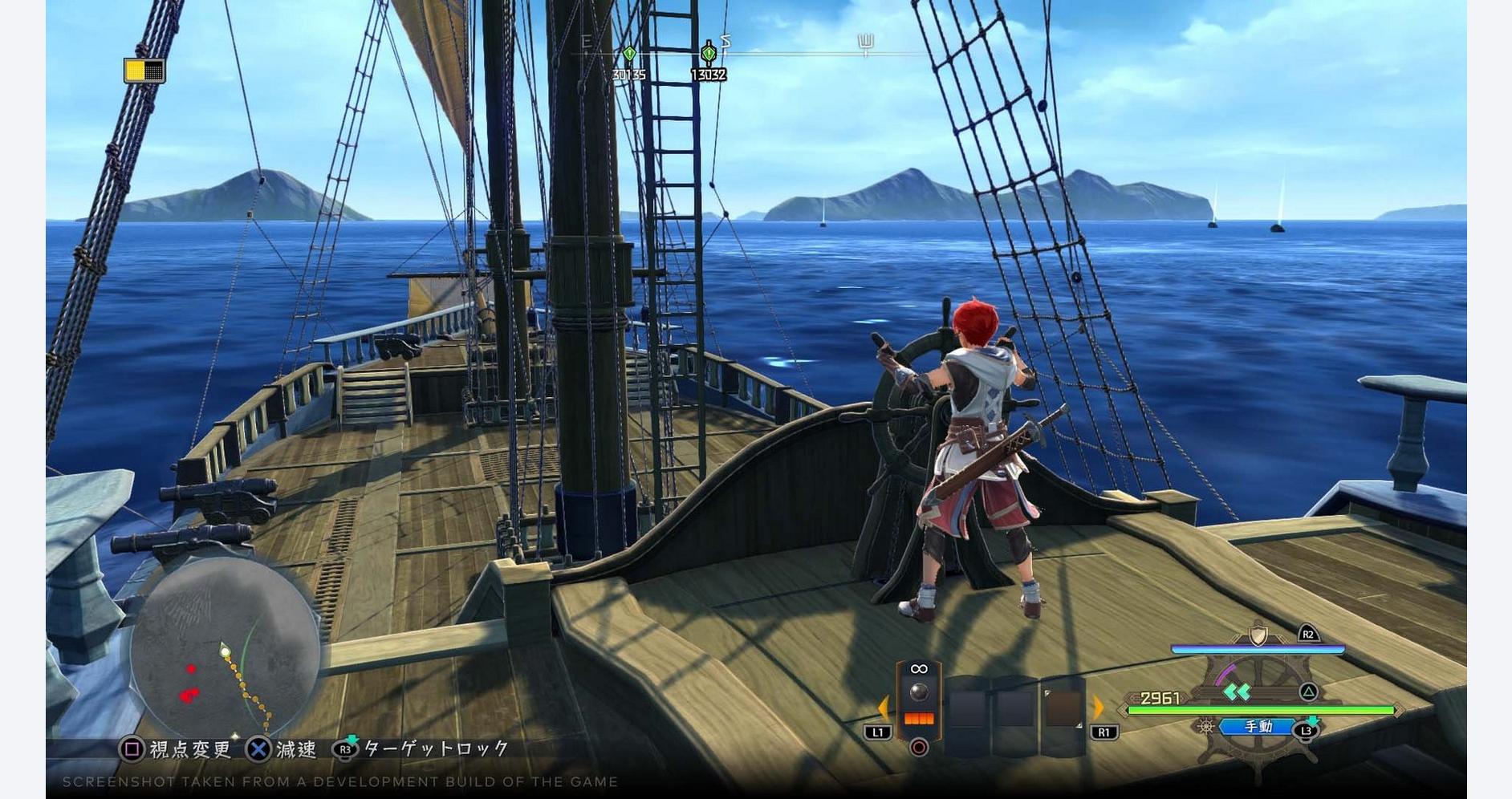Toggle the blue 手動 manual steering mode
1512x799 pixels.
coord(1257,727)
